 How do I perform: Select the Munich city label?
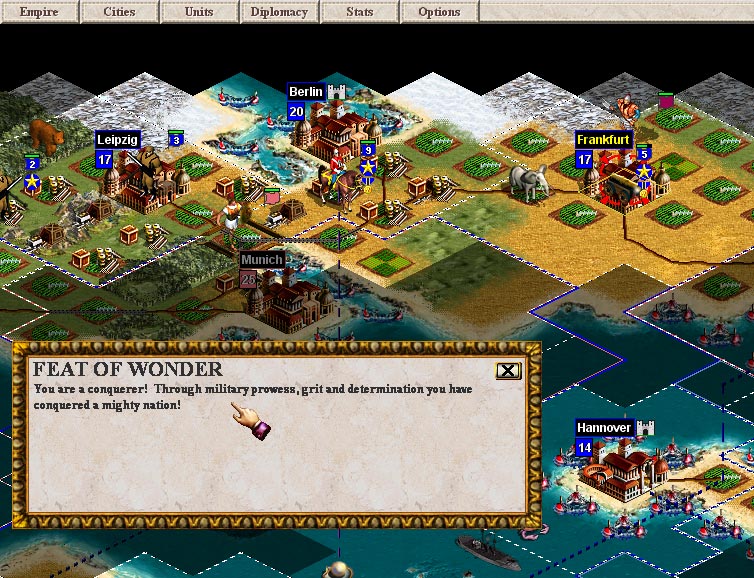tap(262, 260)
